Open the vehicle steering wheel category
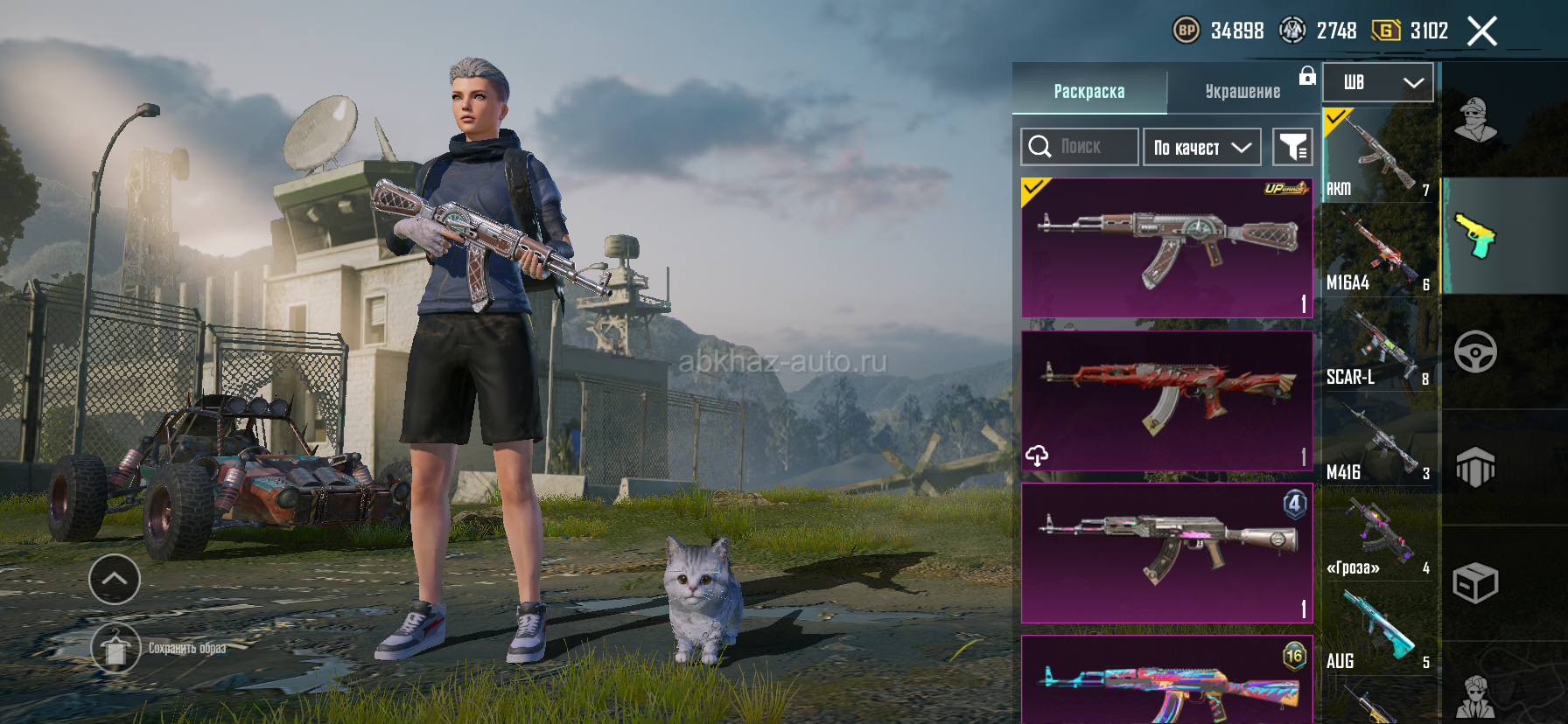The image size is (1568, 724). [1475, 352]
